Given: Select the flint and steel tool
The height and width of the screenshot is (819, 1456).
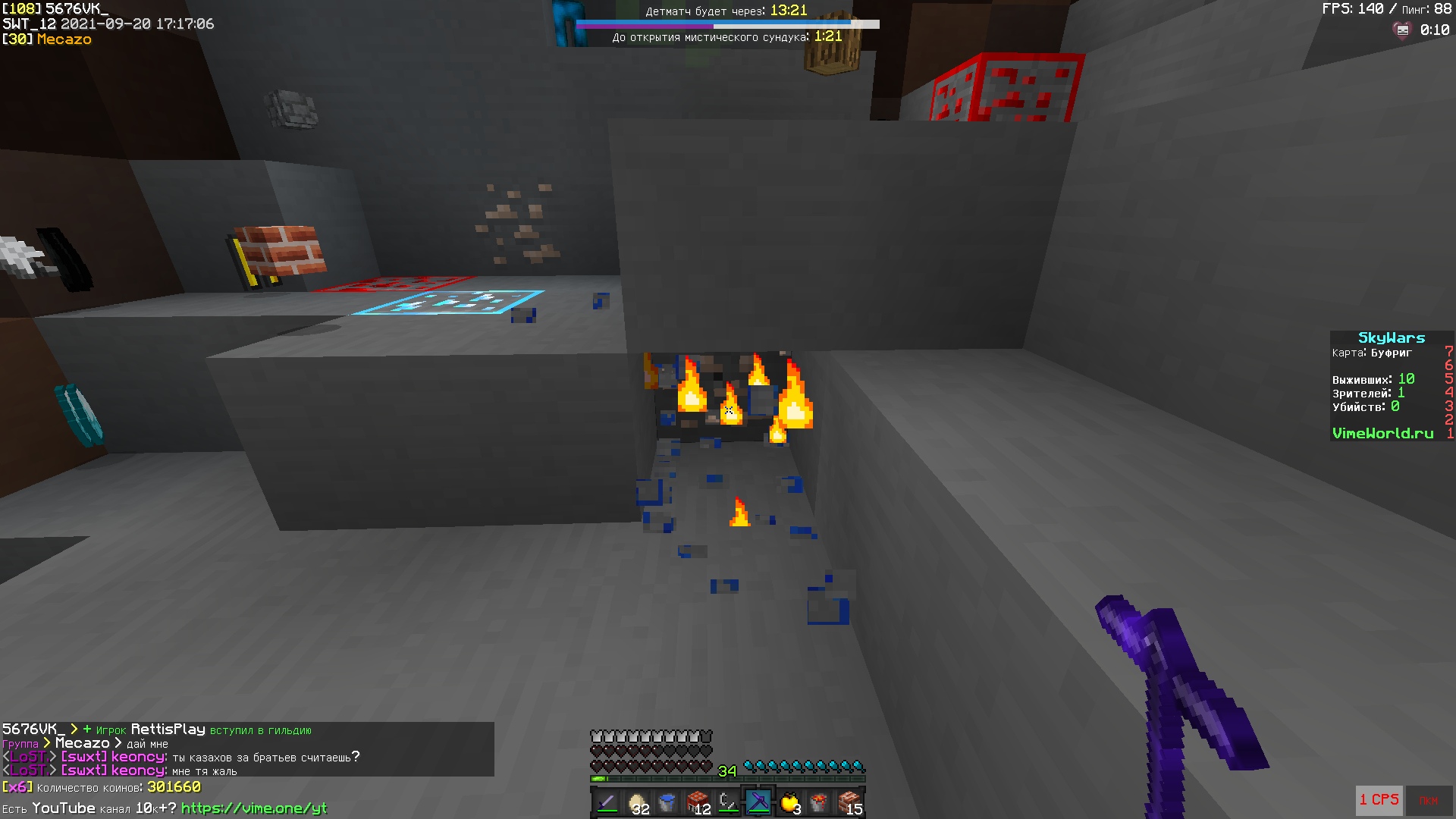Looking at the screenshot, I should point(730,800).
